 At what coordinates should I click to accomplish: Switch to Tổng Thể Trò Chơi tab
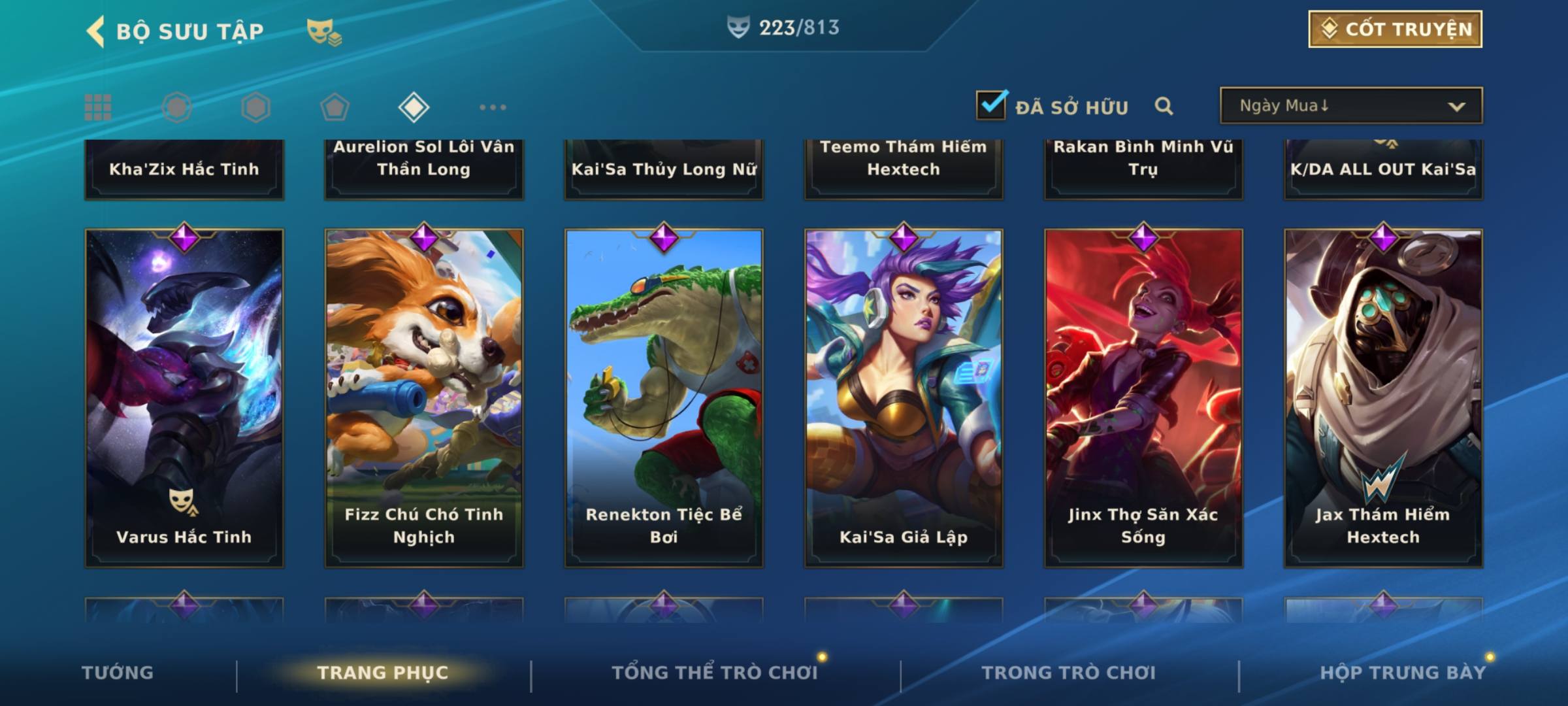(715, 673)
